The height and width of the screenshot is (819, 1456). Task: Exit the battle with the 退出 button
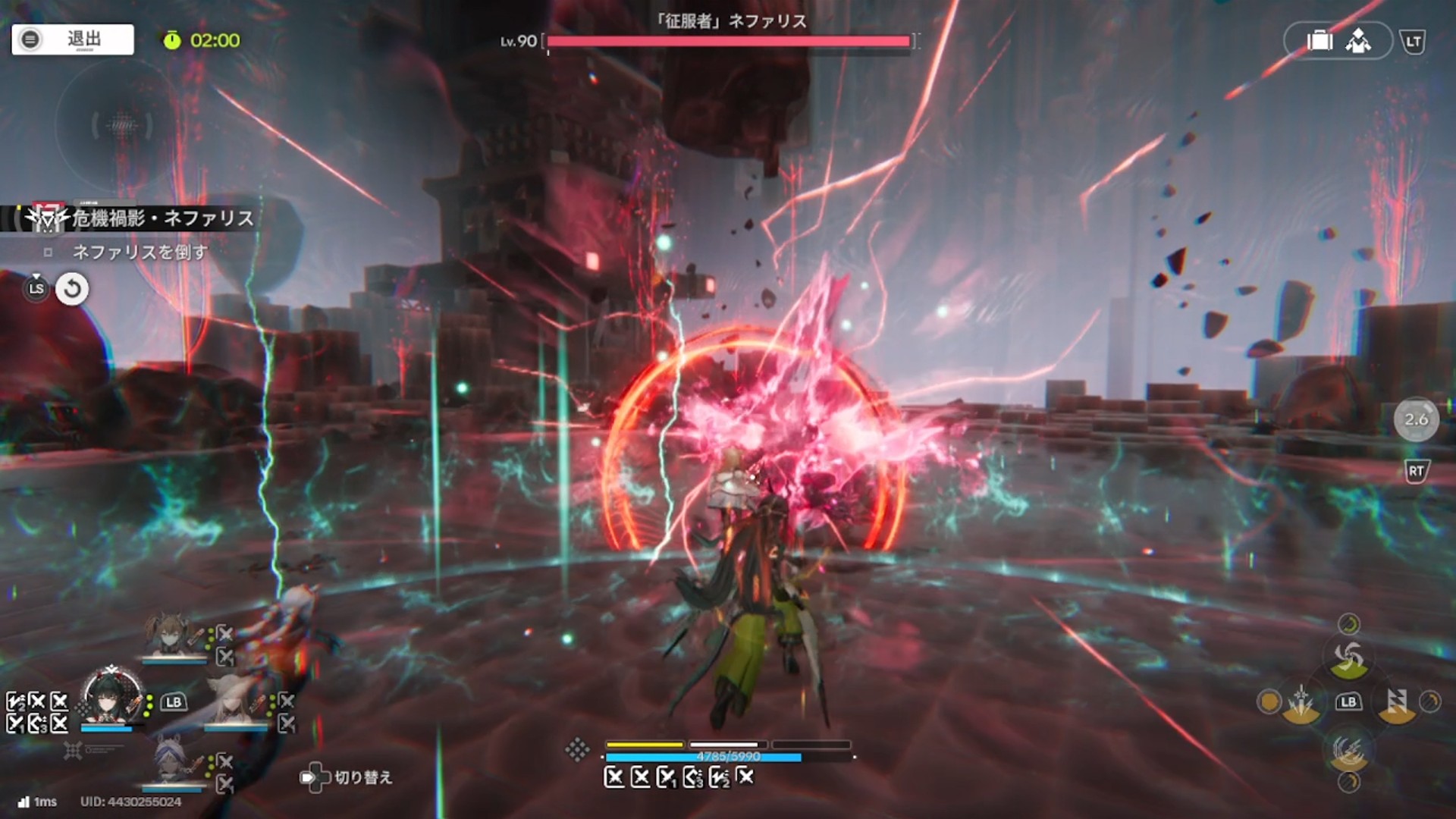pos(73,39)
